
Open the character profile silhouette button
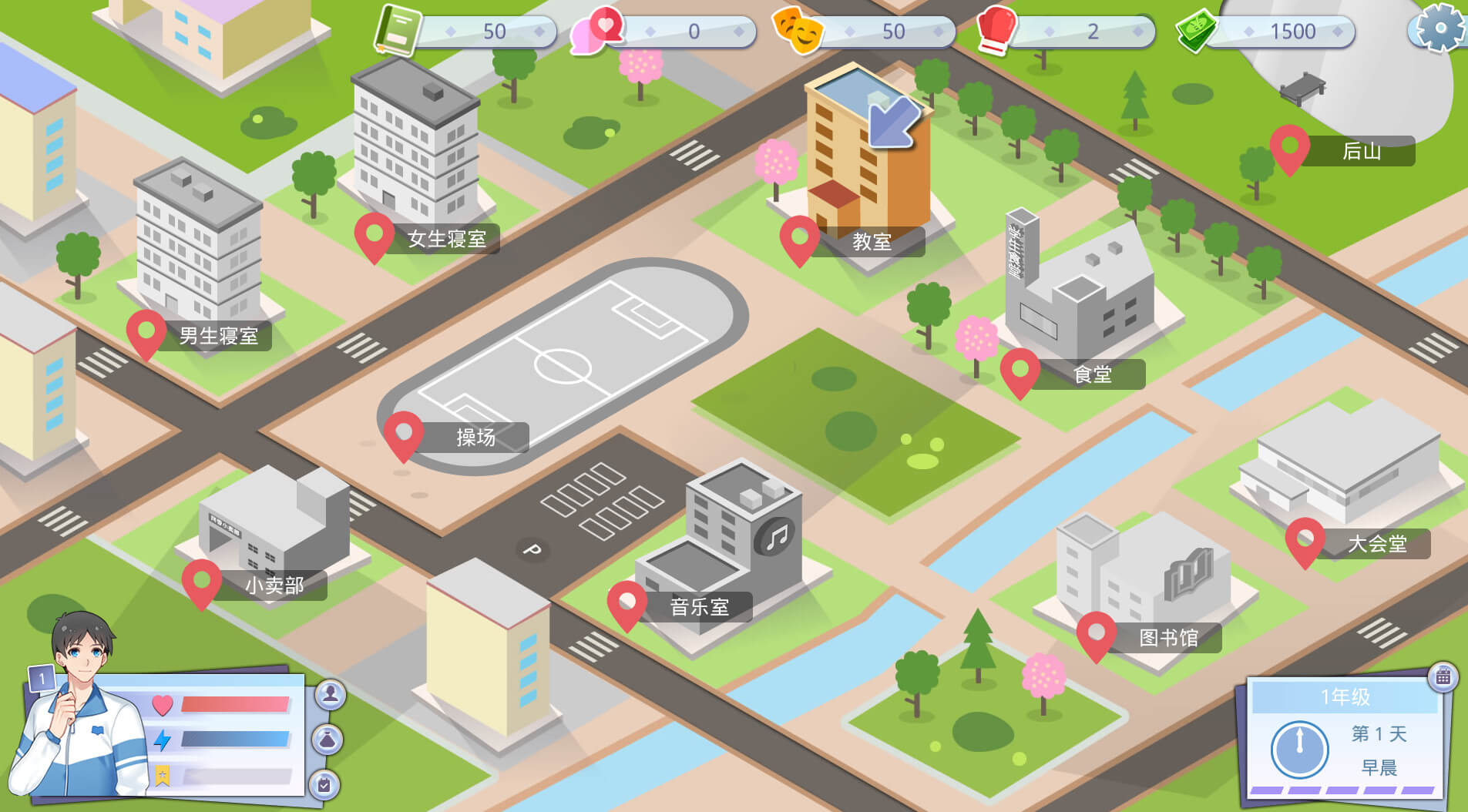tap(331, 695)
